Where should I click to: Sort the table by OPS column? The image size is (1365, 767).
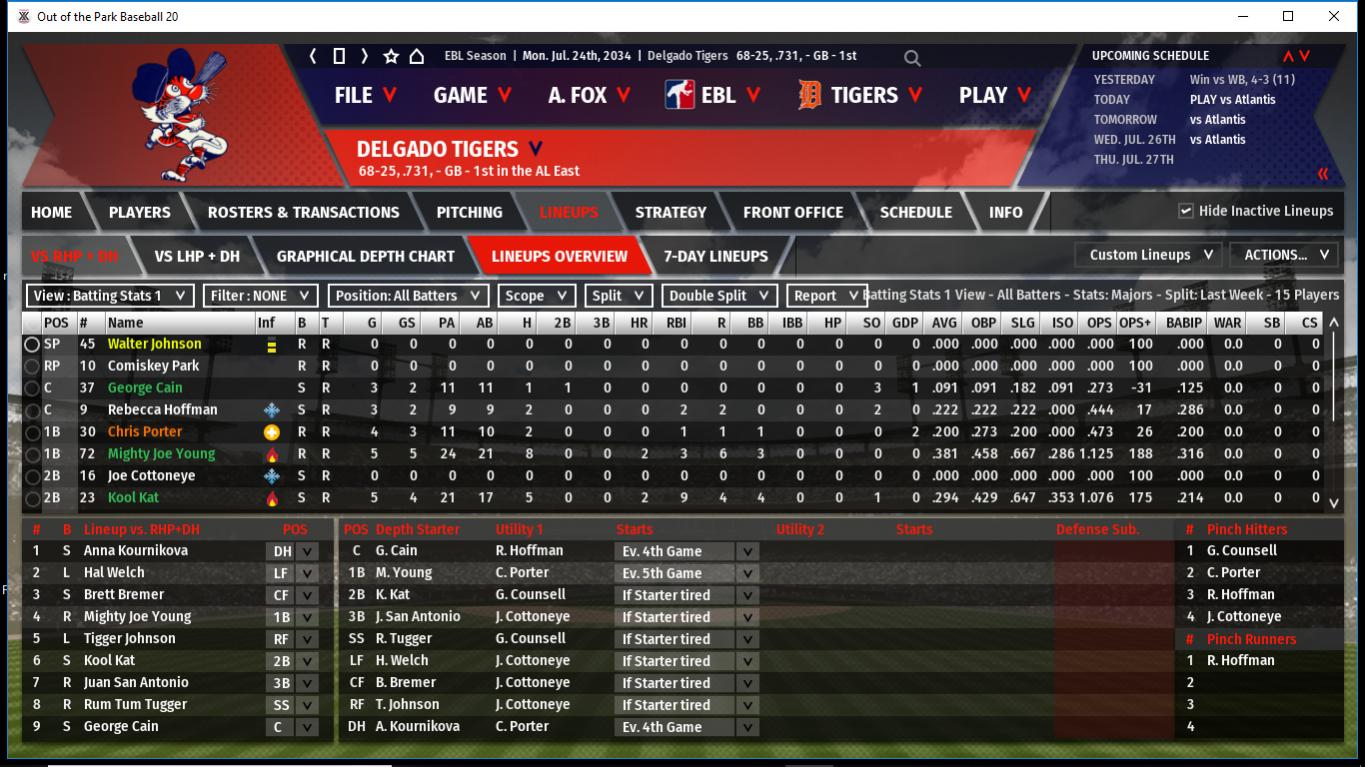[1099, 323]
